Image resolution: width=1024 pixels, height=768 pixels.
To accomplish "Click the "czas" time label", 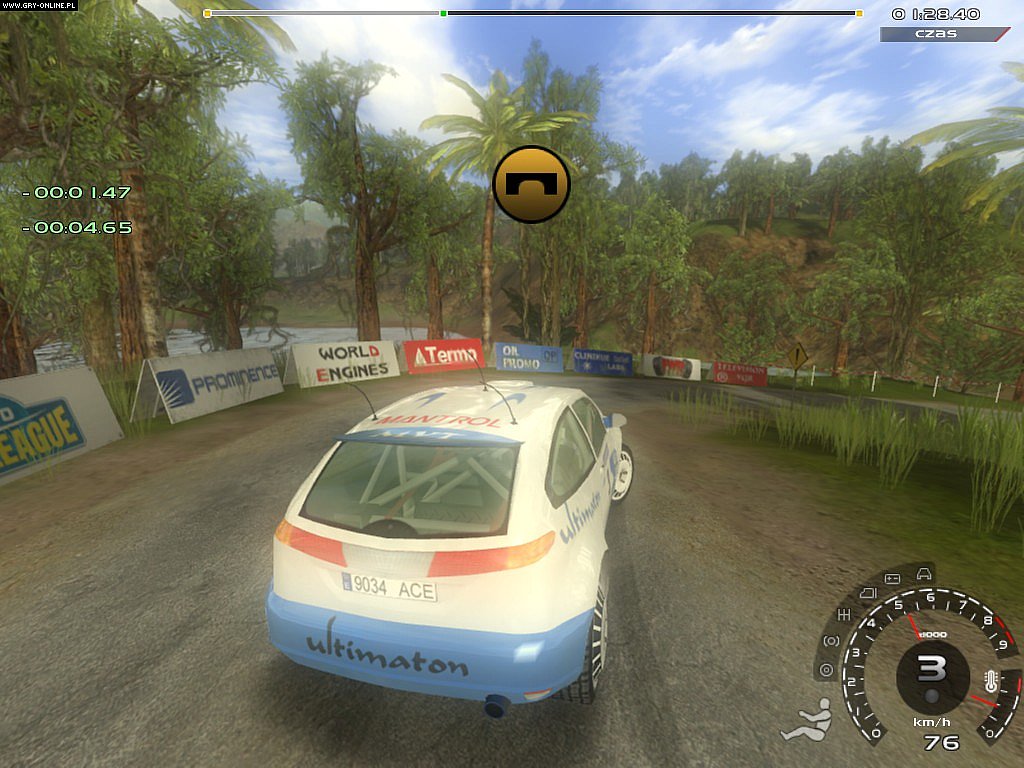I will (936, 34).
